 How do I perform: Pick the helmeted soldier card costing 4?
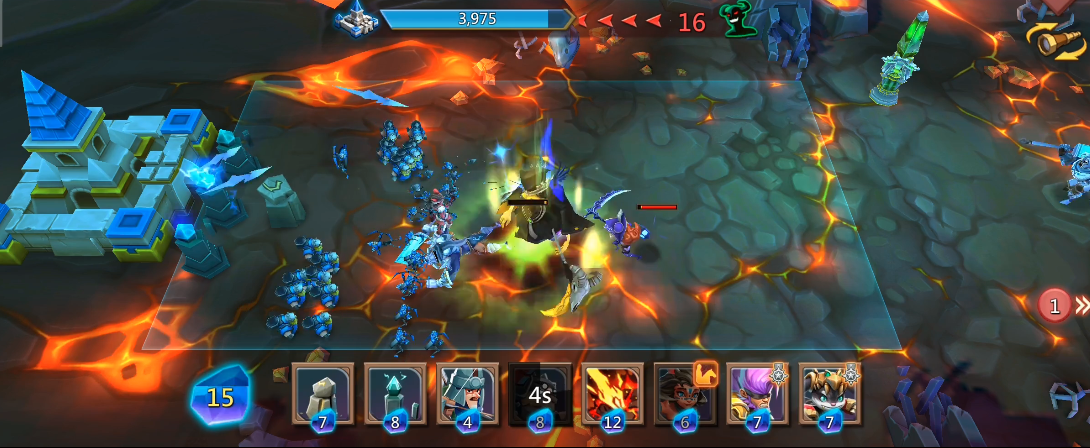pos(467,395)
